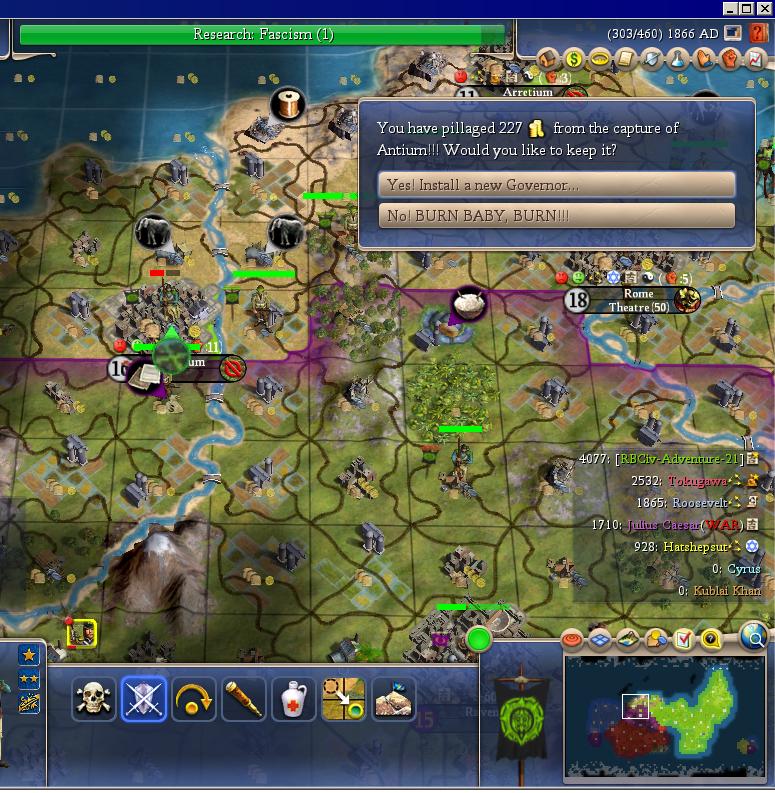Image resolution: width=775 pixels, height=793 pixels.
Task: Activate the spyglass sentry action
Action: (x=244, y=699)
